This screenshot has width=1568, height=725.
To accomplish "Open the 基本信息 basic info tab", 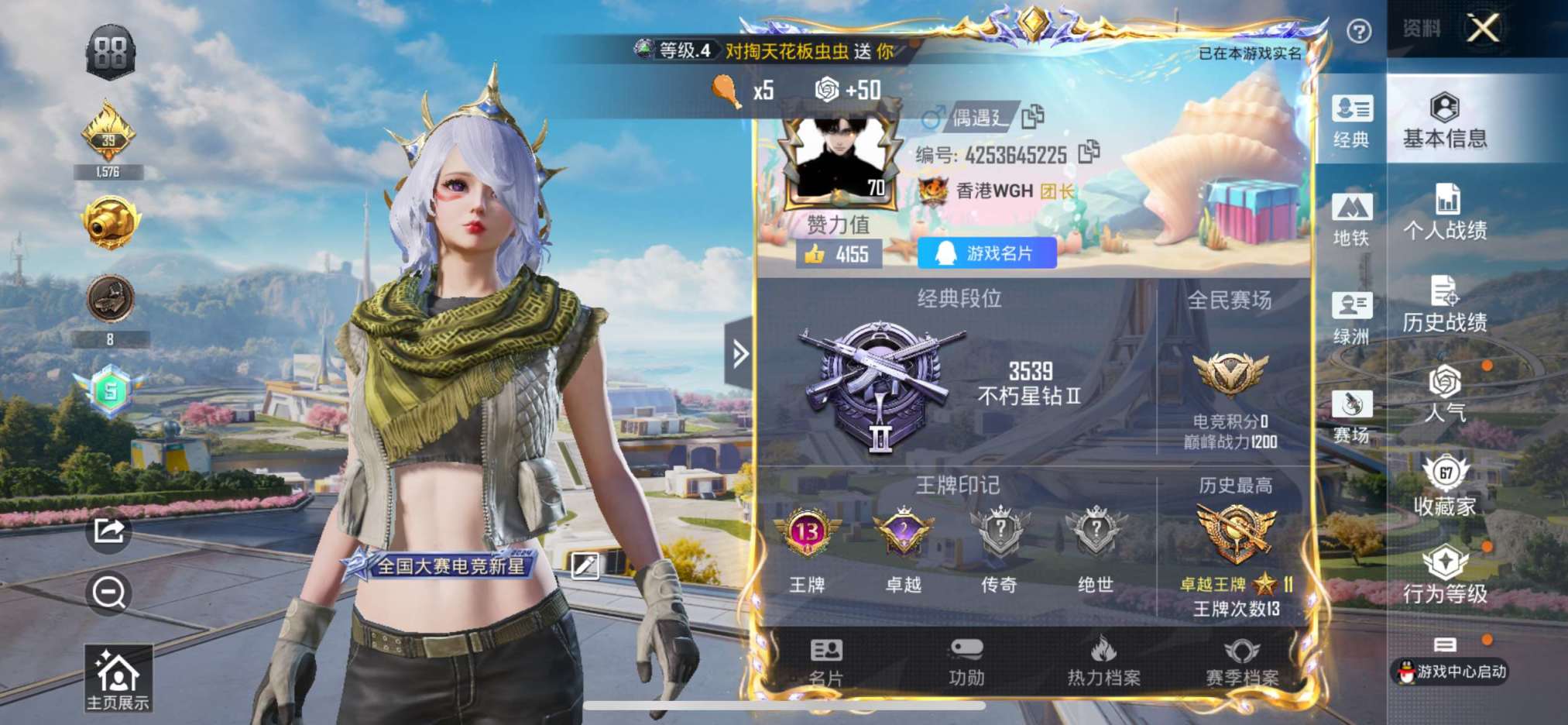I will point(1445,120).
